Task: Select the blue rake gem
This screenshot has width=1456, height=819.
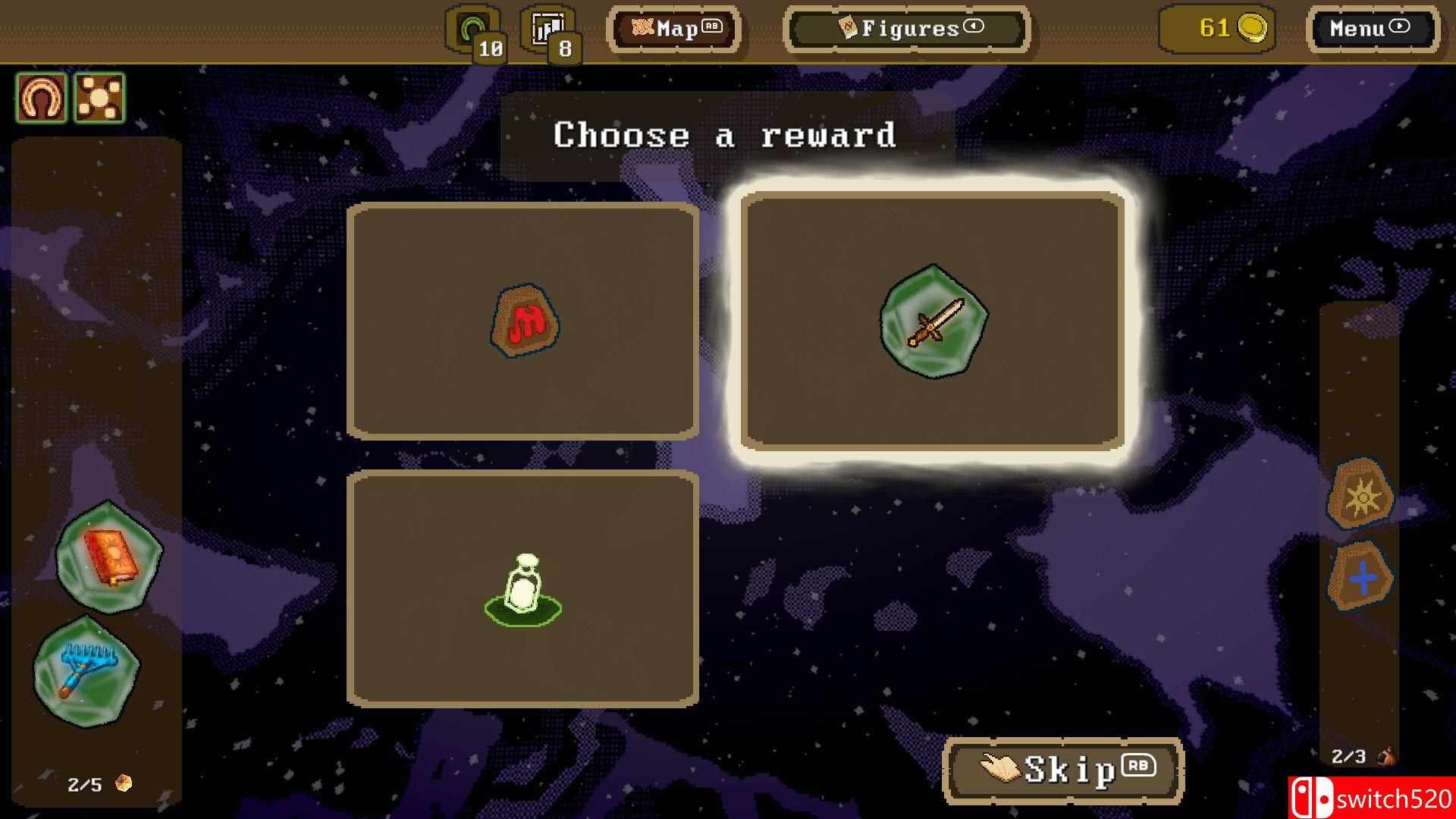Action: pyautogui.click(x=86, y=670)
